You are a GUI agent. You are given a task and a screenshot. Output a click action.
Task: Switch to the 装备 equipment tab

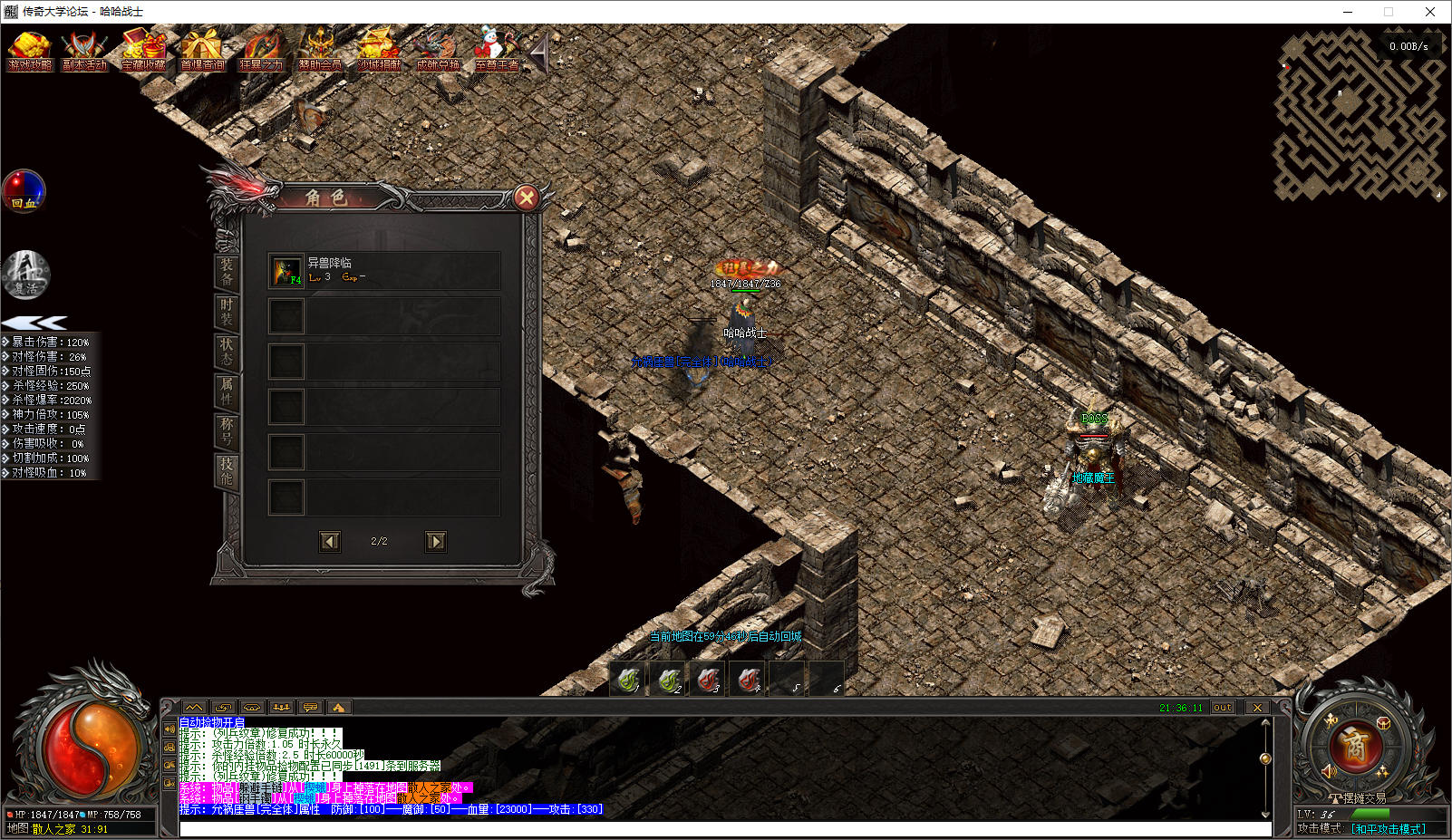pos(227,272)
